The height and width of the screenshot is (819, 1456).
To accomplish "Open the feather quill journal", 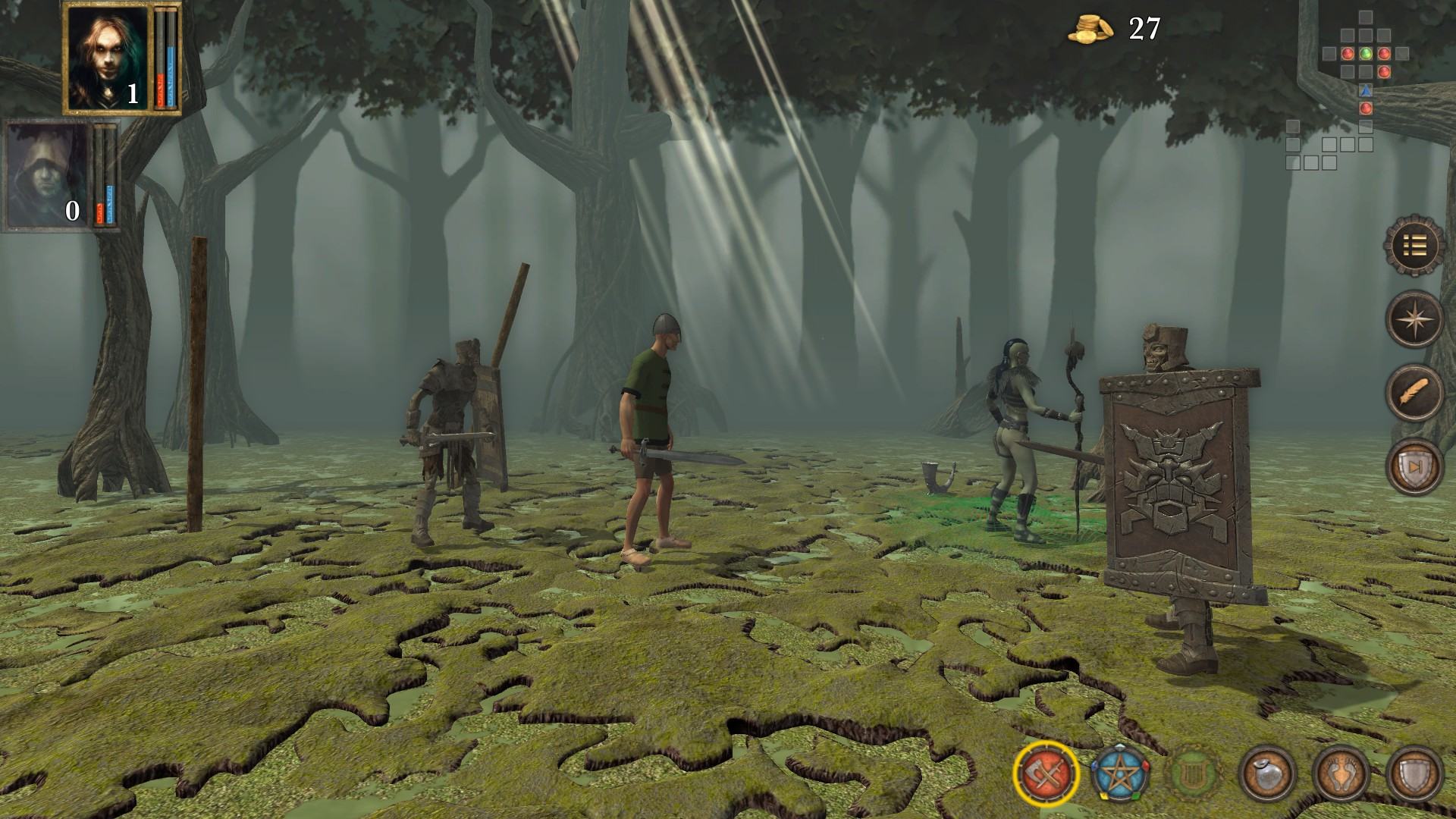I will (1414, 392).
